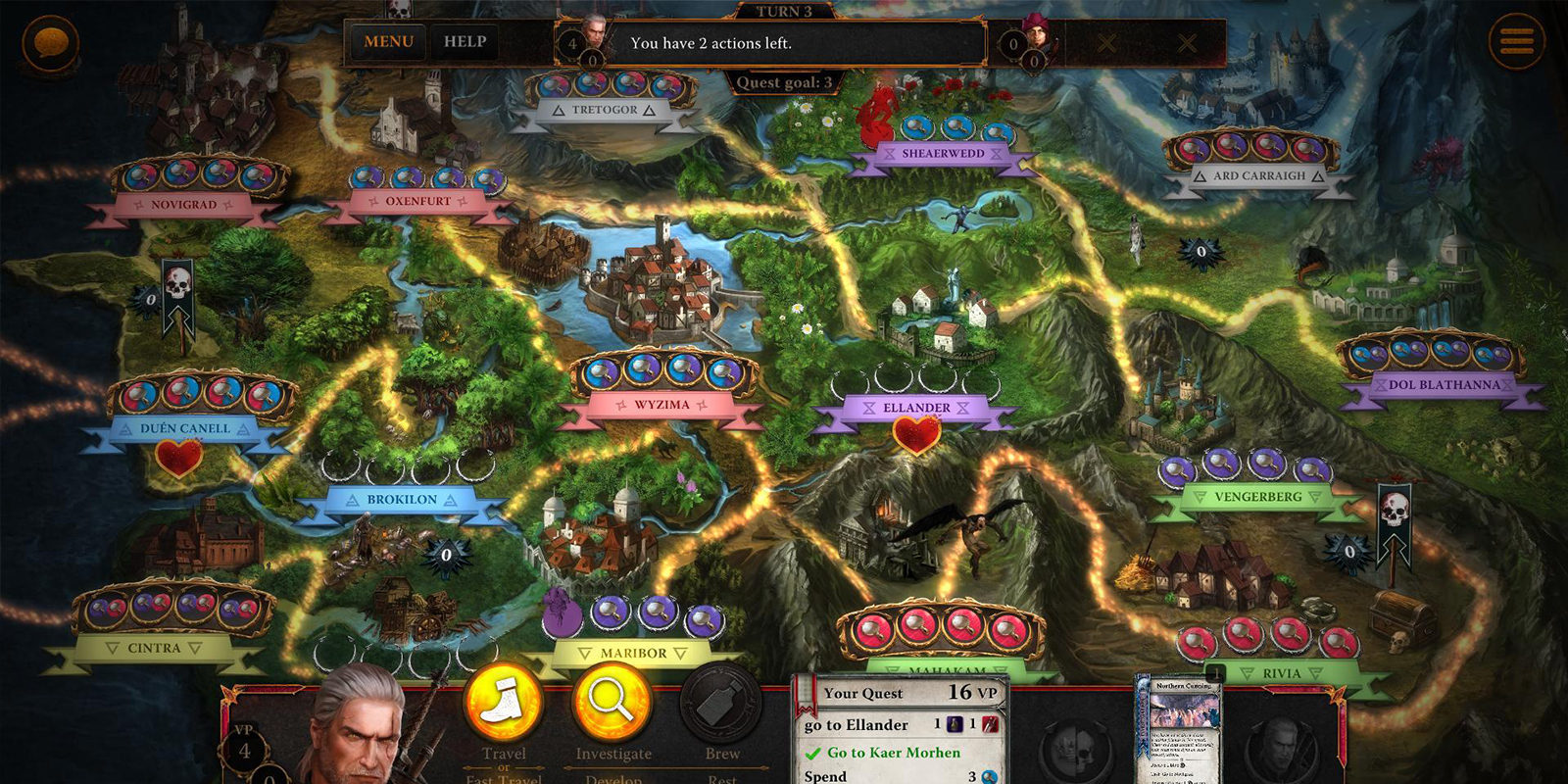View the Northern Cunning card
Image resolution: width=1568 pixels, height=784 pixels.
tap(1183, 730)
